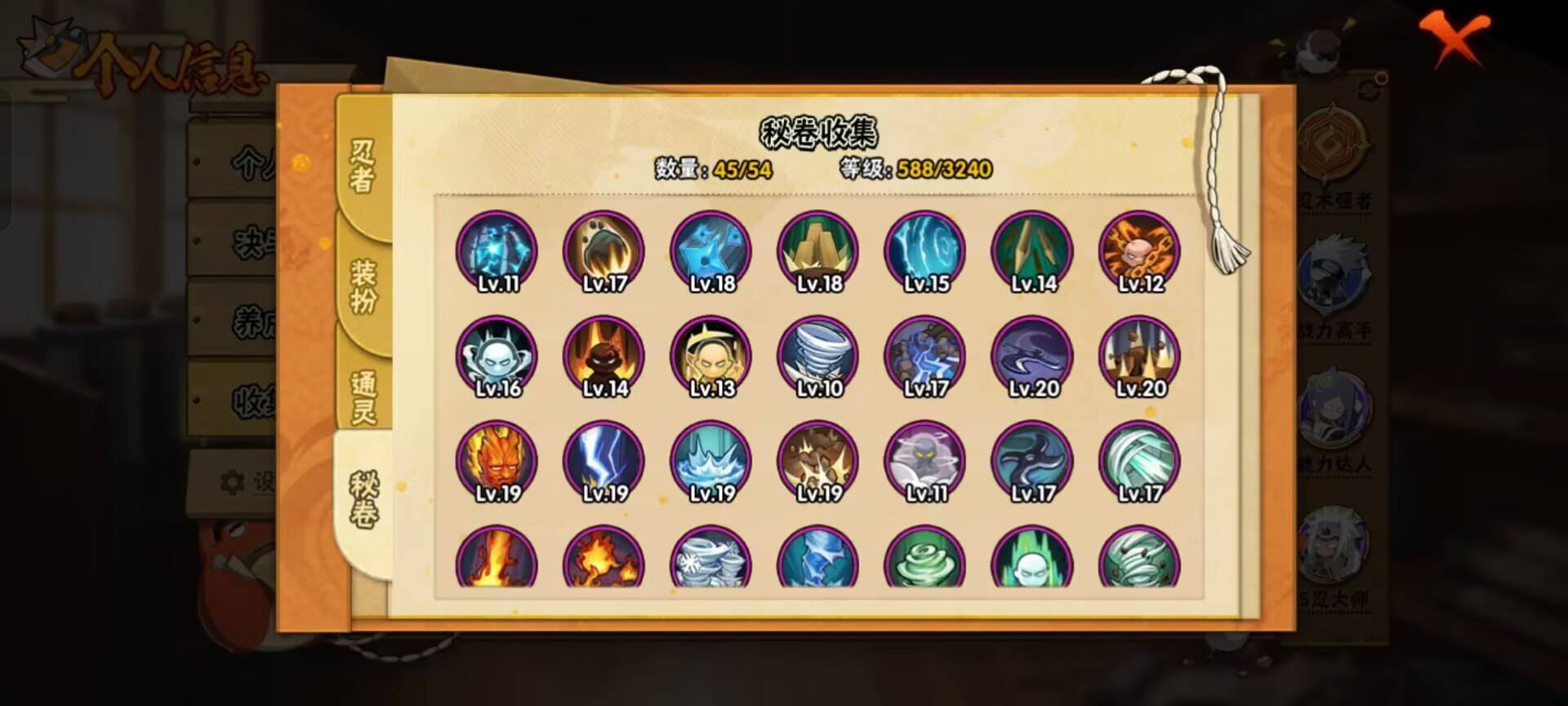Image resolution: width=1568 pixels, height=706 pixels.
Task: Select the Lv.18 blue shuriken scroll
Action: 710,252
